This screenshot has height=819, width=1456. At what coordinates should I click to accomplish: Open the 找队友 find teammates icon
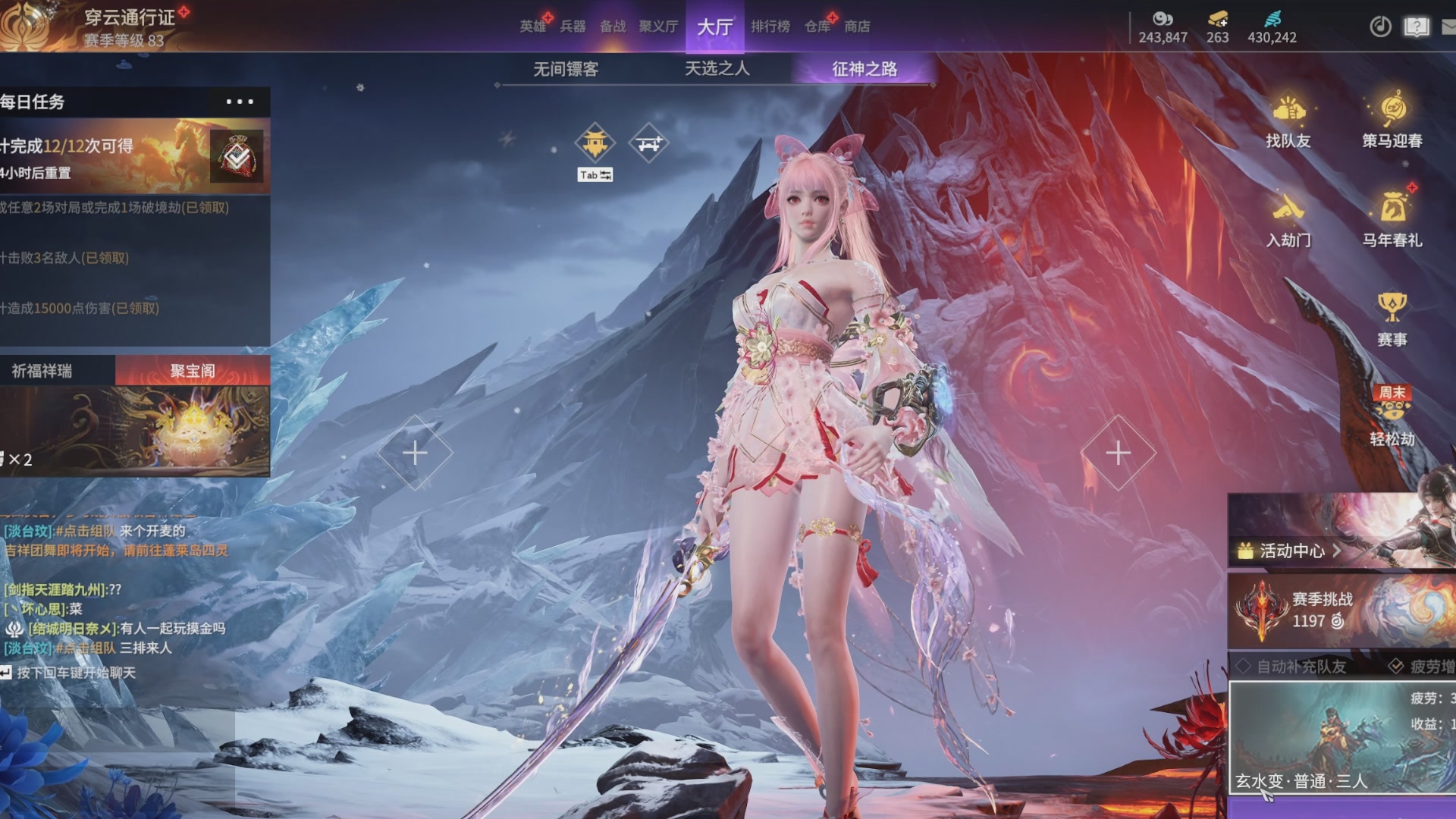1288,121
